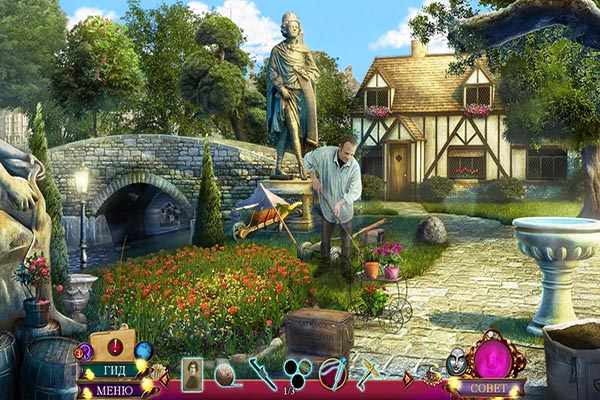Viewport: 600px width, 400px height.
Task: Click the theatrical mask icon
Action: point(456,360)
